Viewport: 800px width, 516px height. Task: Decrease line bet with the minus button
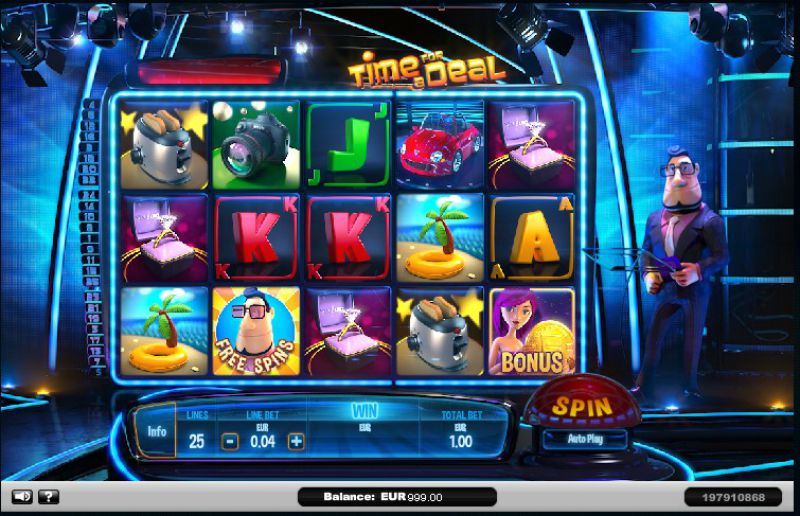(x=230, y=440)
